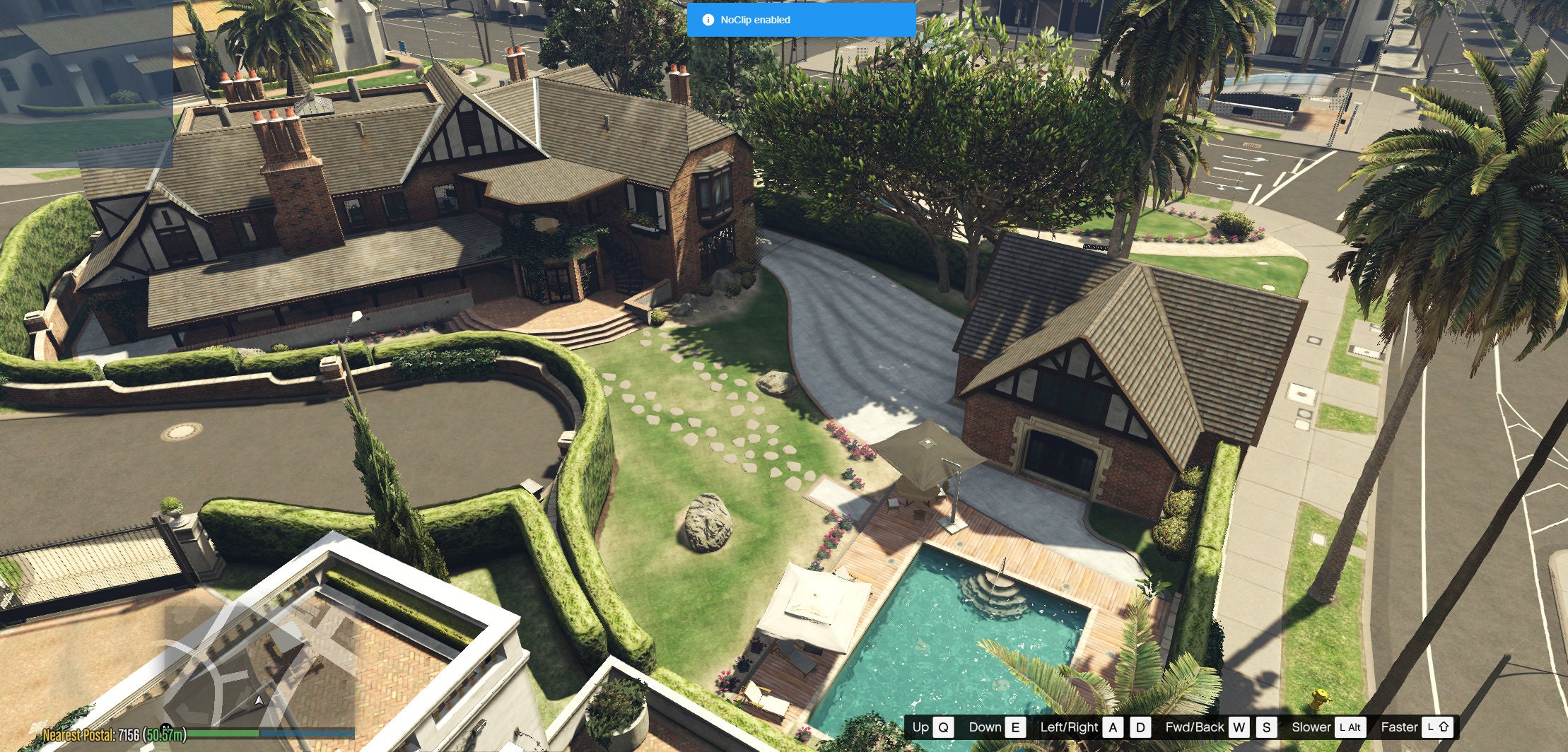Toggle the NoClip enabled notification banner

tap(800, 20)
